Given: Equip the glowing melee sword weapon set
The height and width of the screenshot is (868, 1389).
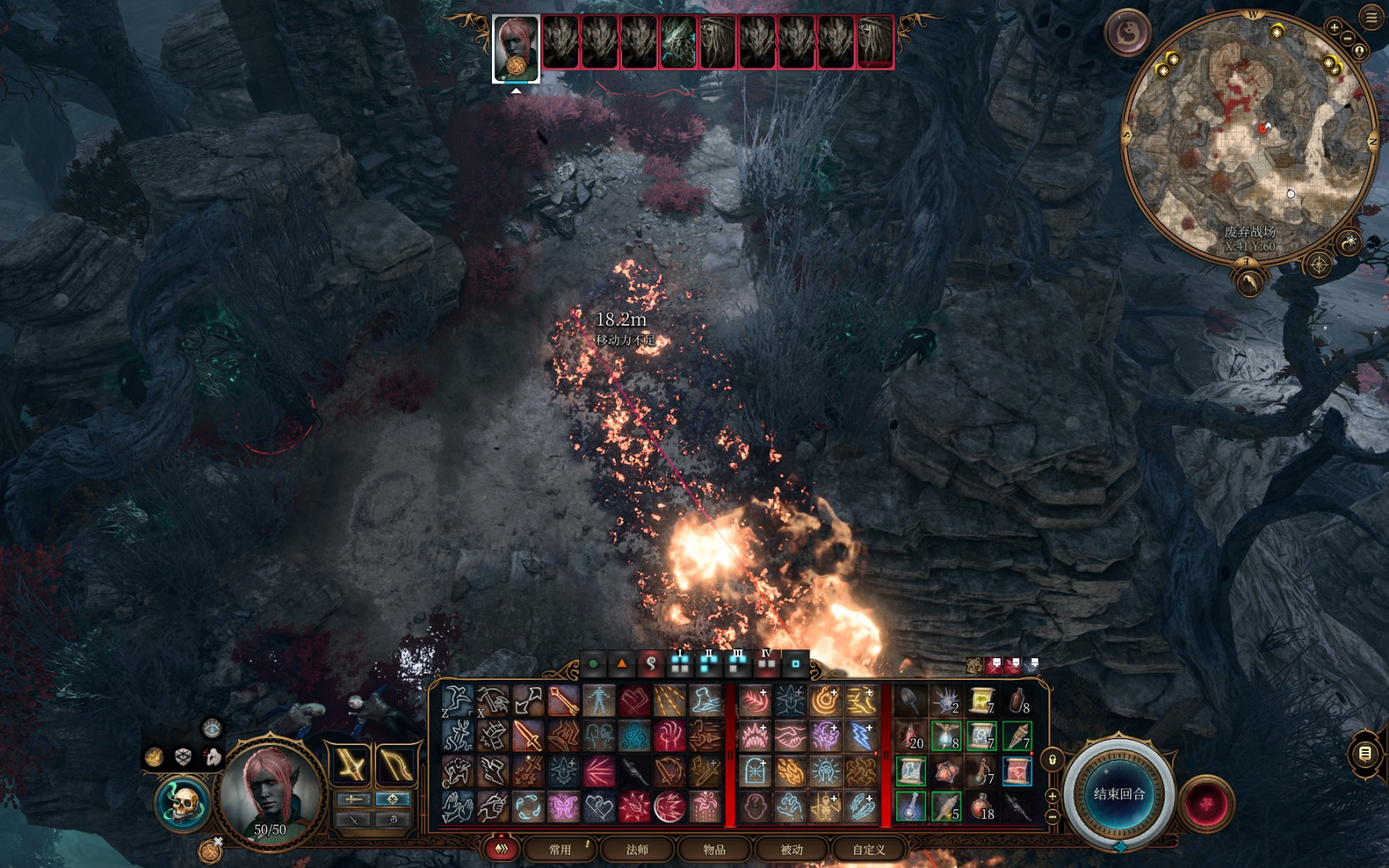Looking at the screenshot, I should 351,765.
